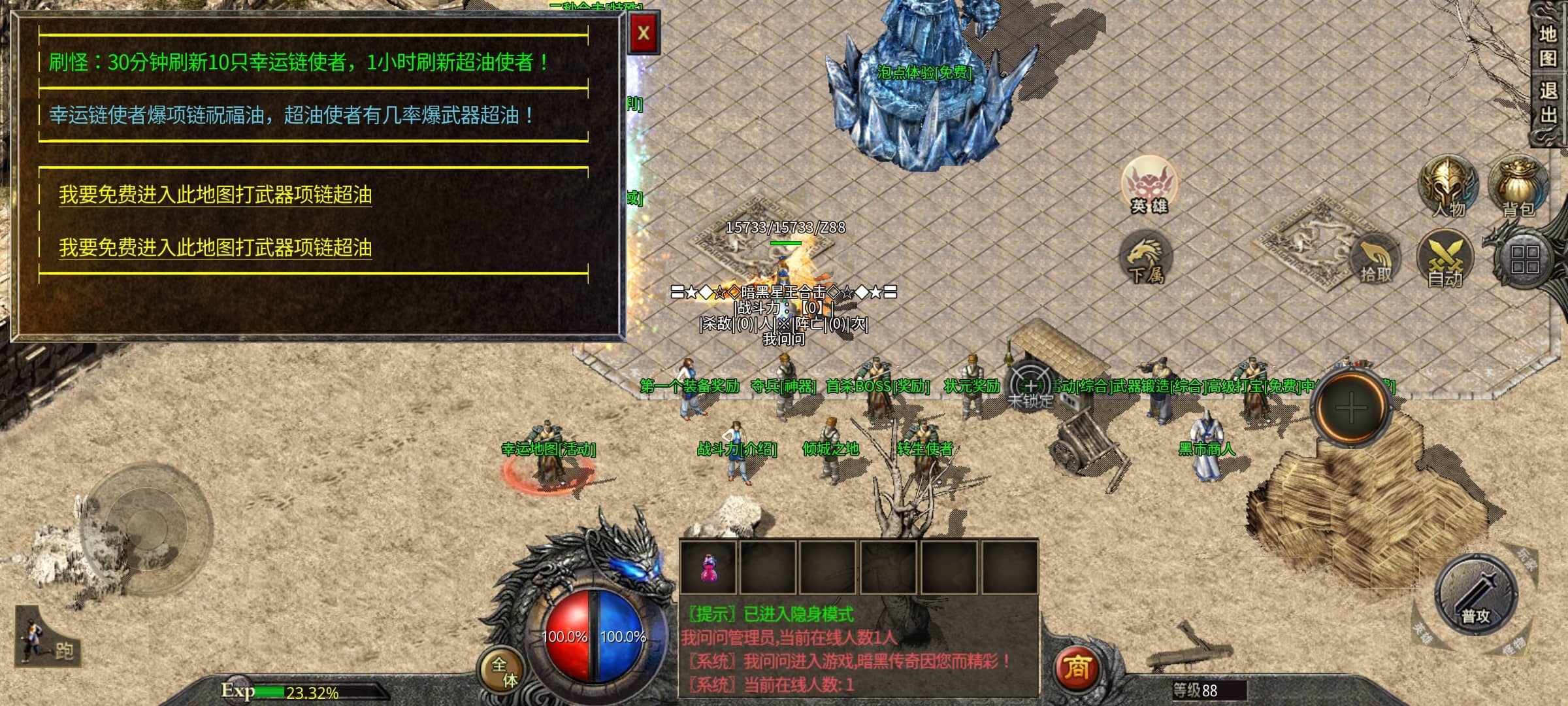Open the 地图 map button

pyautogui.click(x=1547, y=46)
